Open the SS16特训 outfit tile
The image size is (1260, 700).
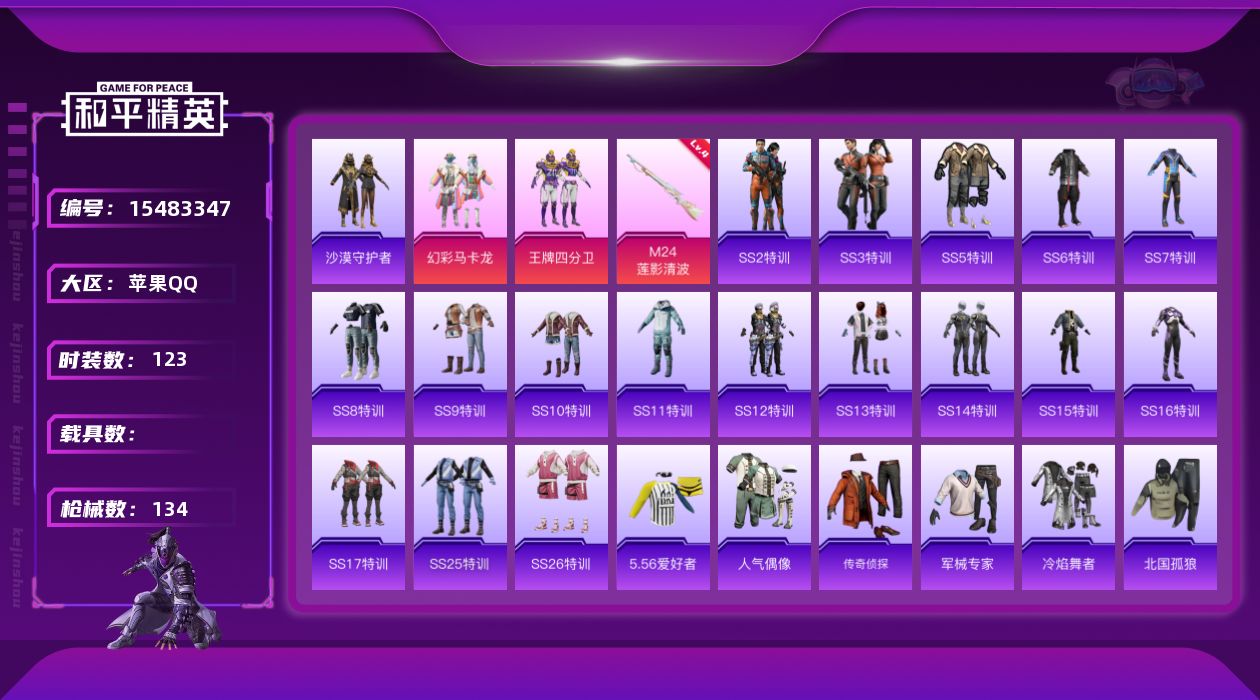[1170, 364]
